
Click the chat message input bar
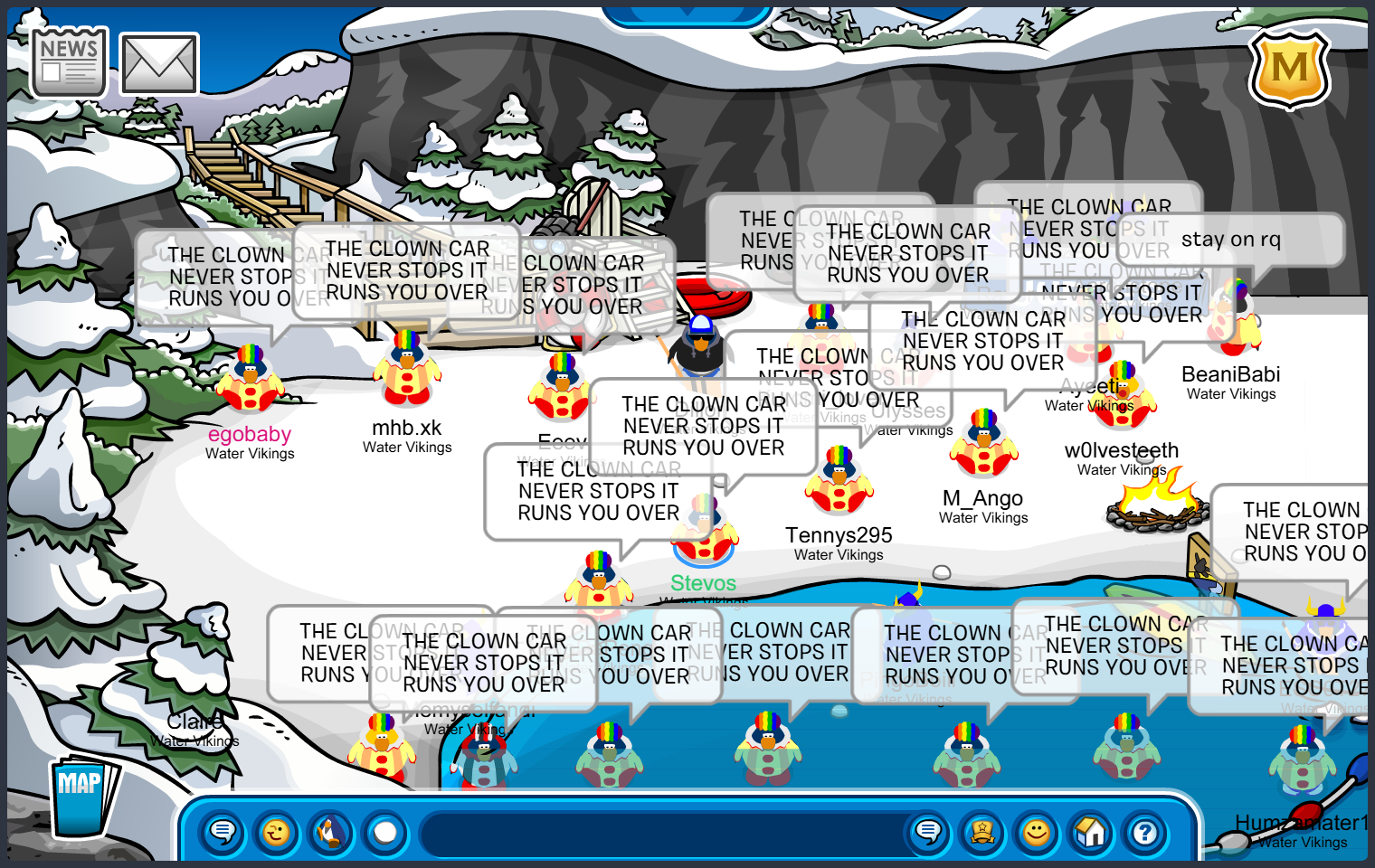(665, 833)
